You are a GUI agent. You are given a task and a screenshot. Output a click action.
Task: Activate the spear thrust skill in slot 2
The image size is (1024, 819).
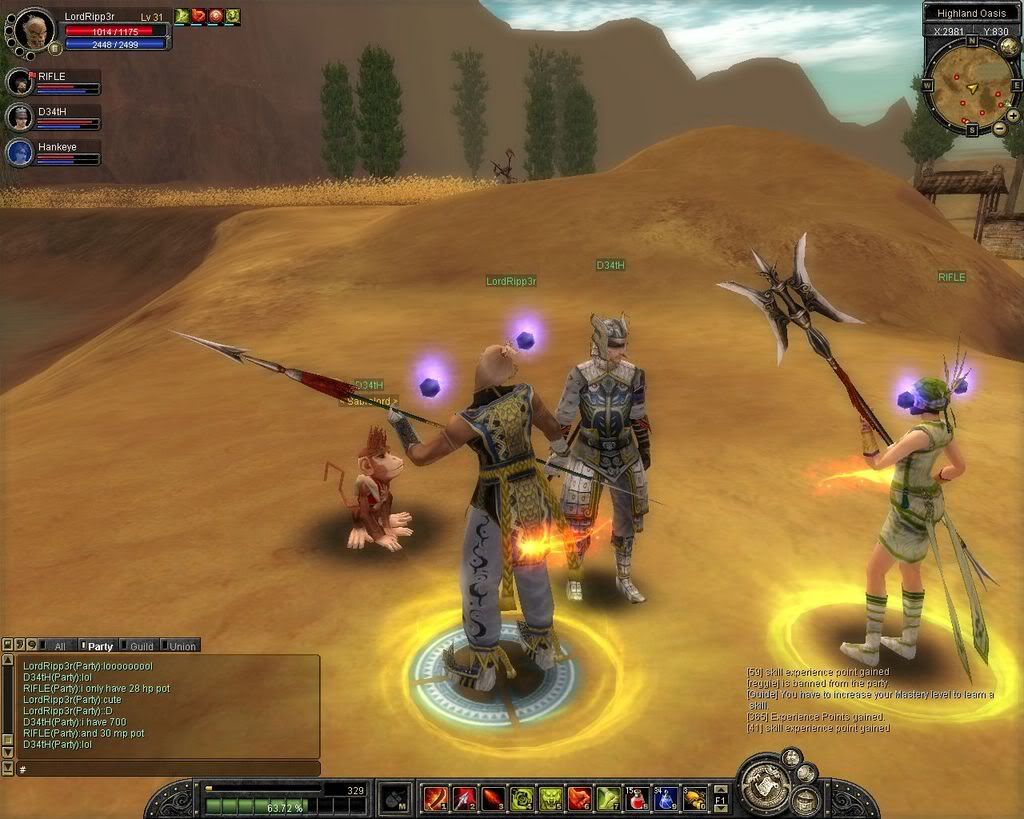coord(464,798)
